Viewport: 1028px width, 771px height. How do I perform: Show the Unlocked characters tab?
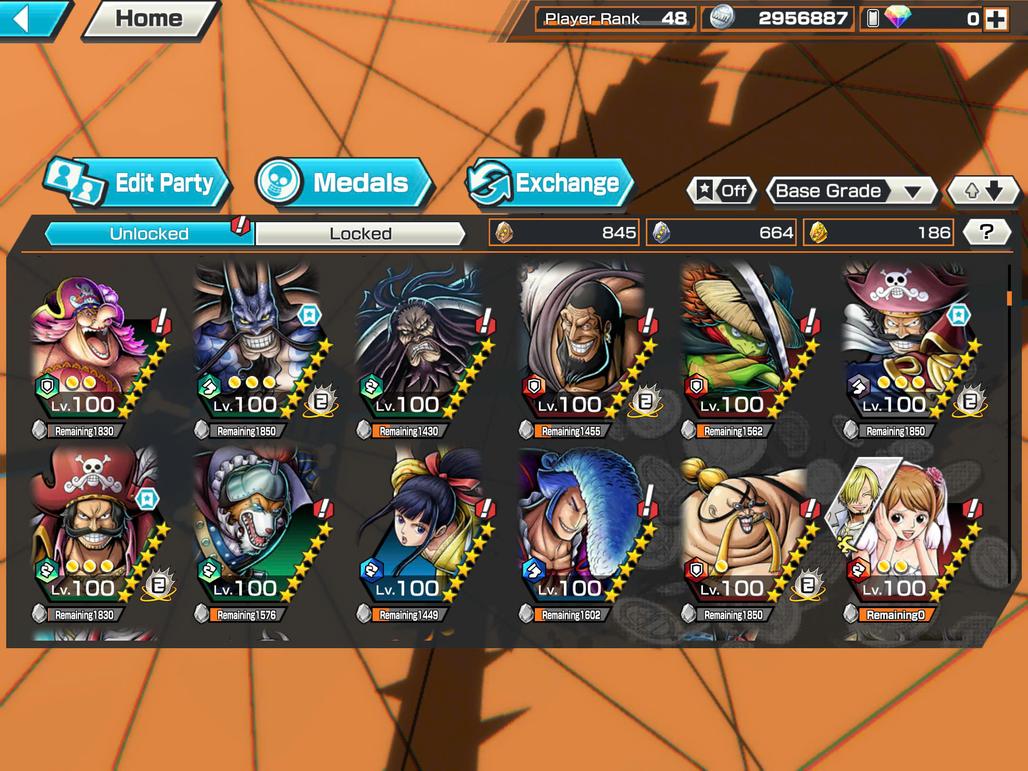(149, 234)
